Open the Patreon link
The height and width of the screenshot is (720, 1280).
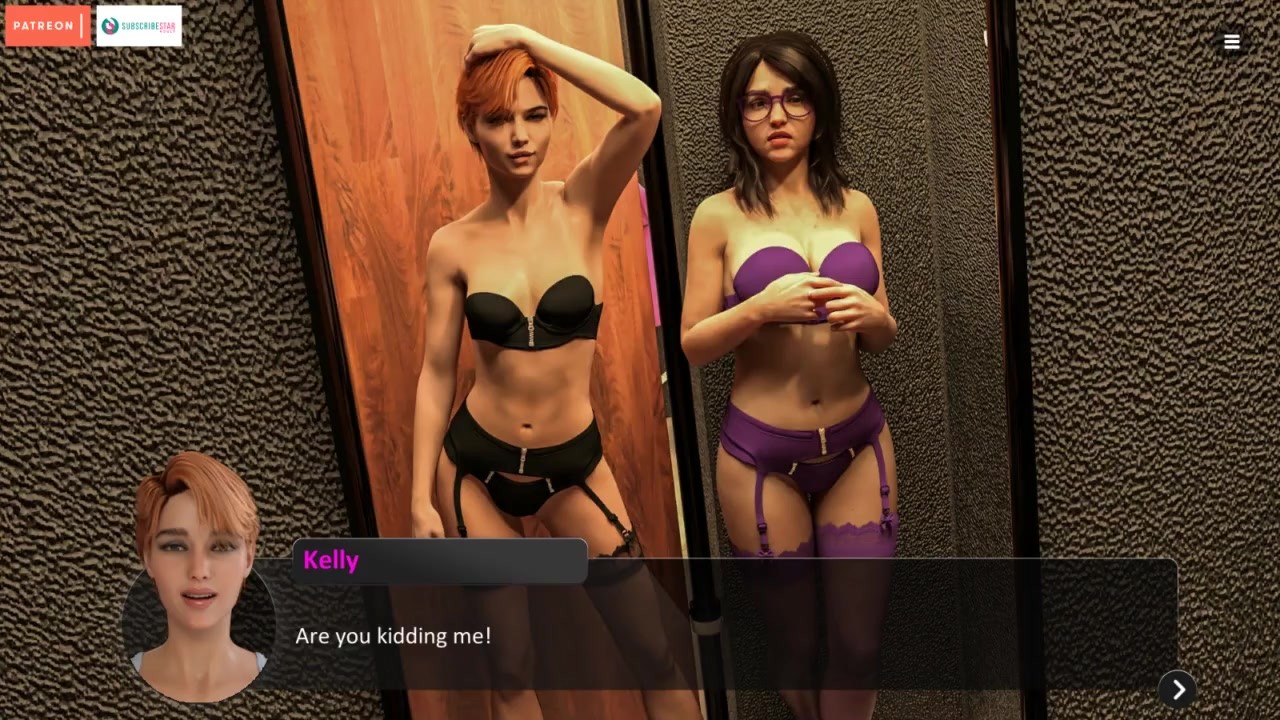tap(47, 26)
